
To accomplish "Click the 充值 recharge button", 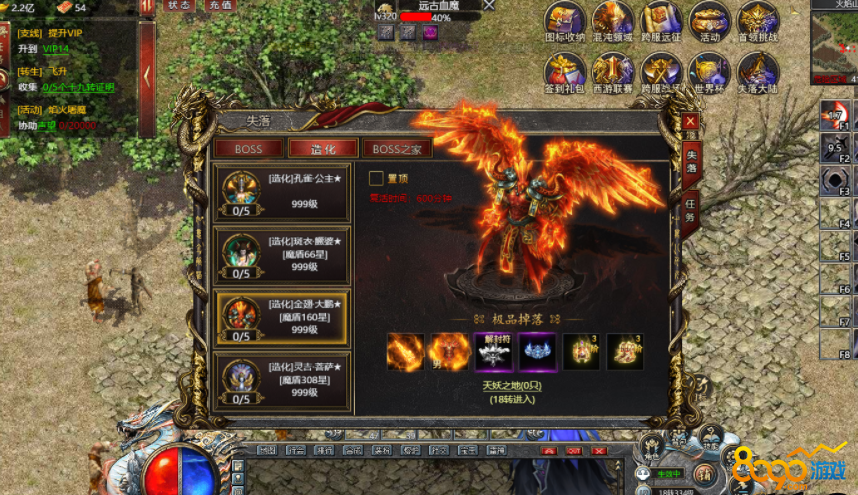I will [219, 5].
